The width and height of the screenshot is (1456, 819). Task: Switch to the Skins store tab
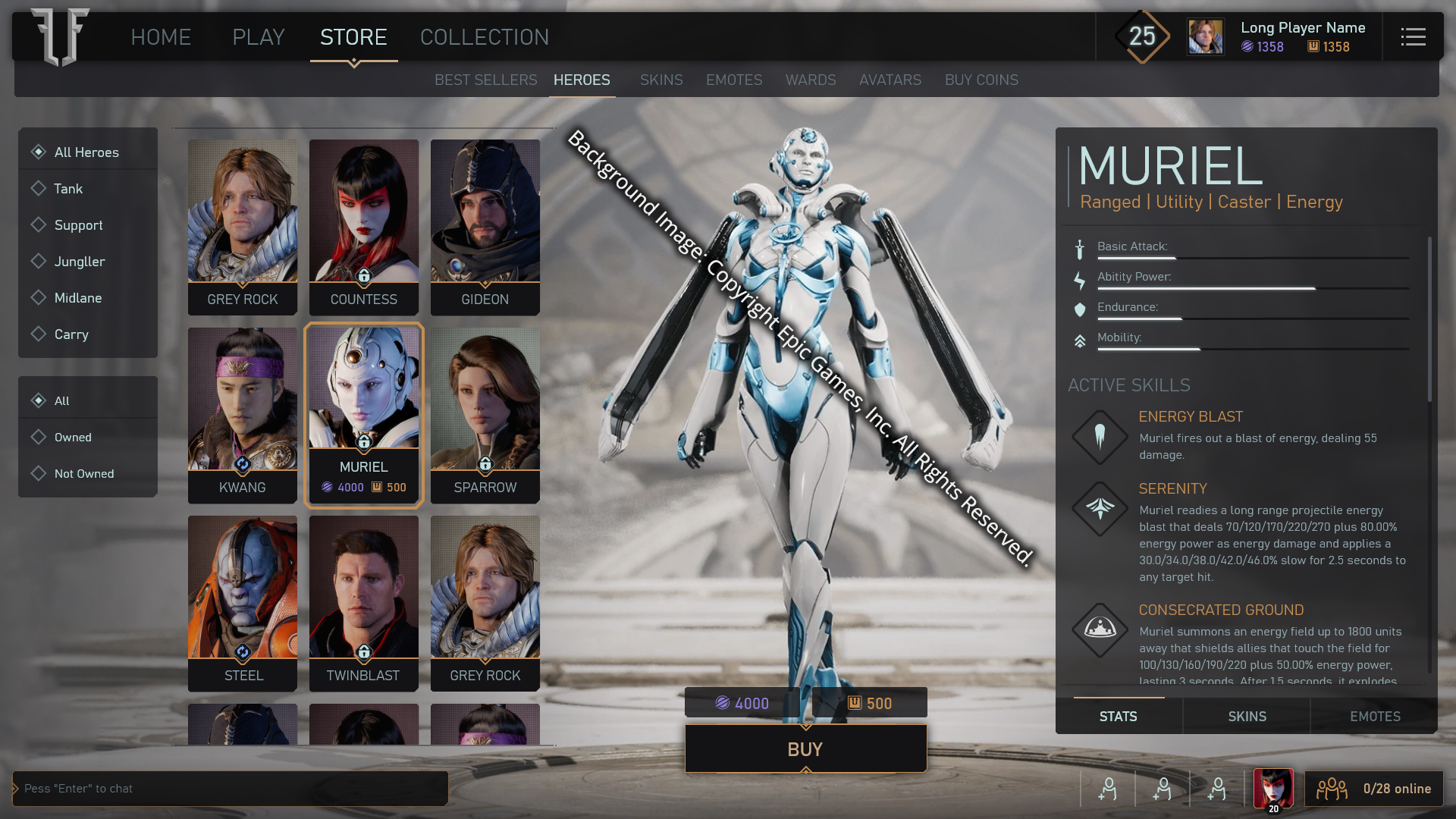point(661,80)
